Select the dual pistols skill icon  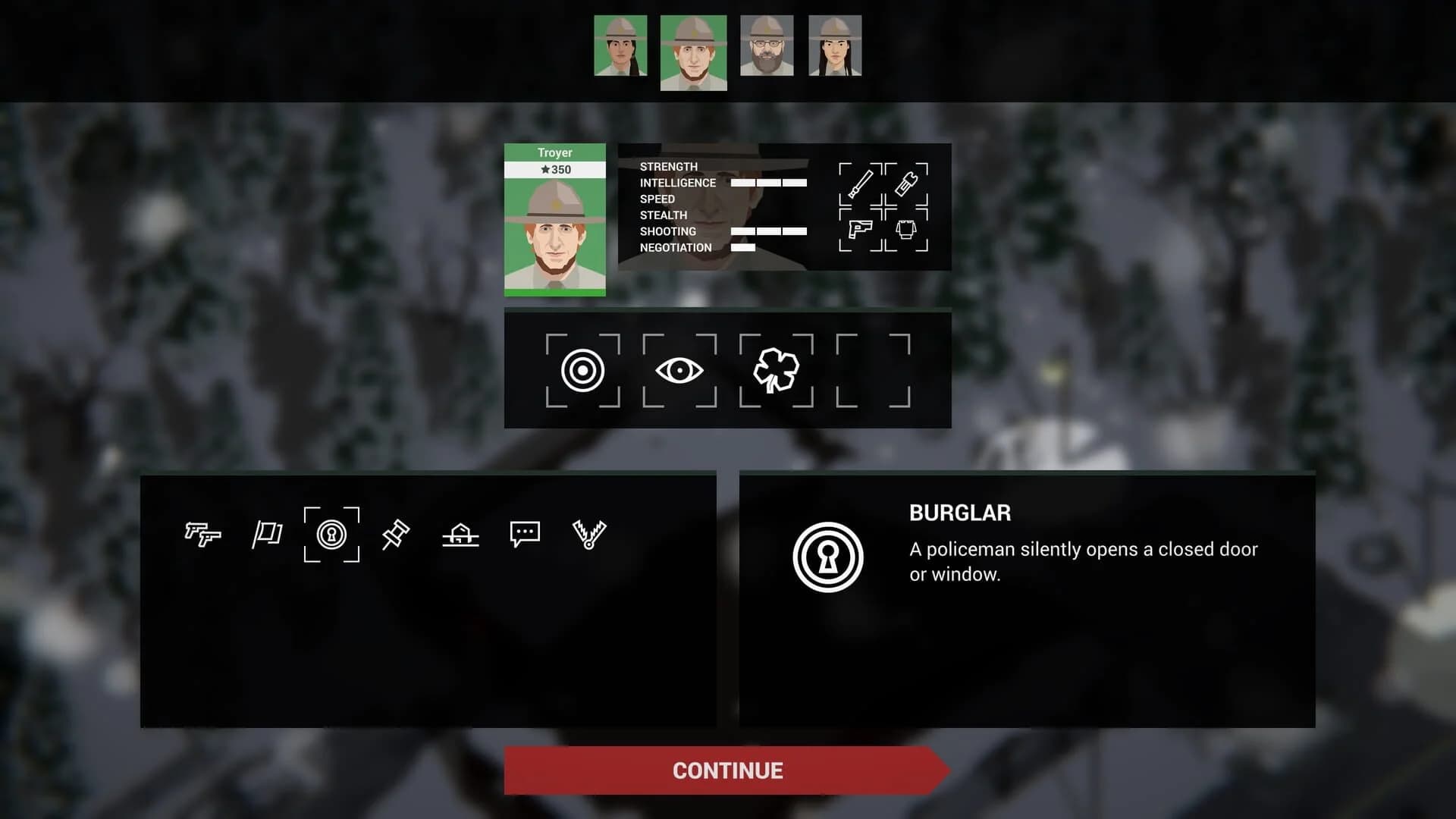pyautogui.click(x=204, y=535)
